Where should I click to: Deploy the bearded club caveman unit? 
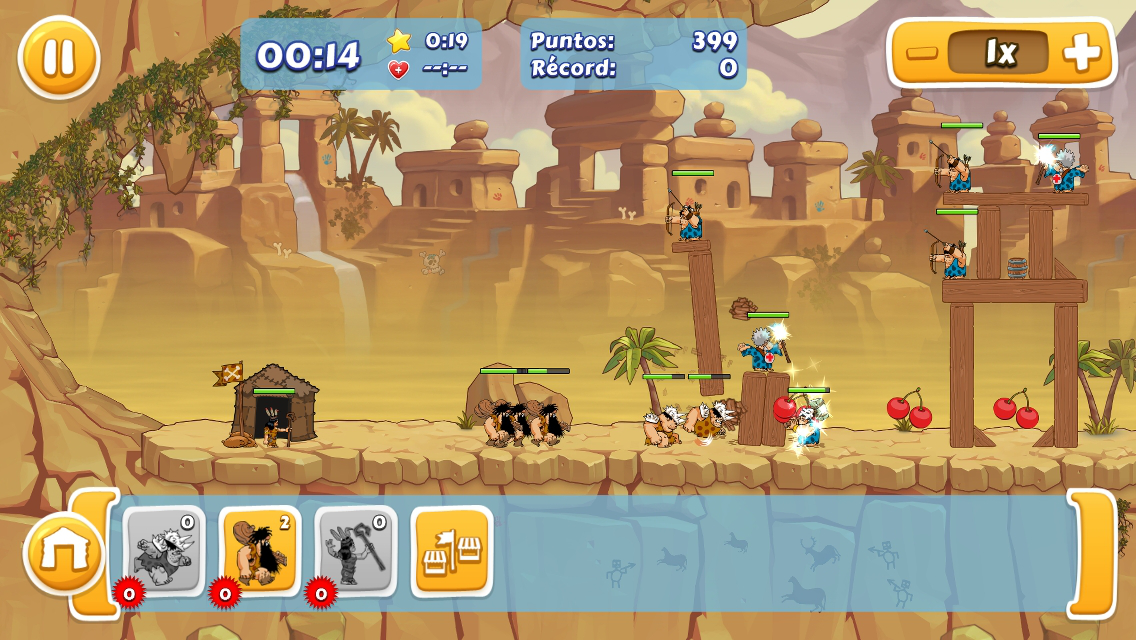tap(260, 551)
